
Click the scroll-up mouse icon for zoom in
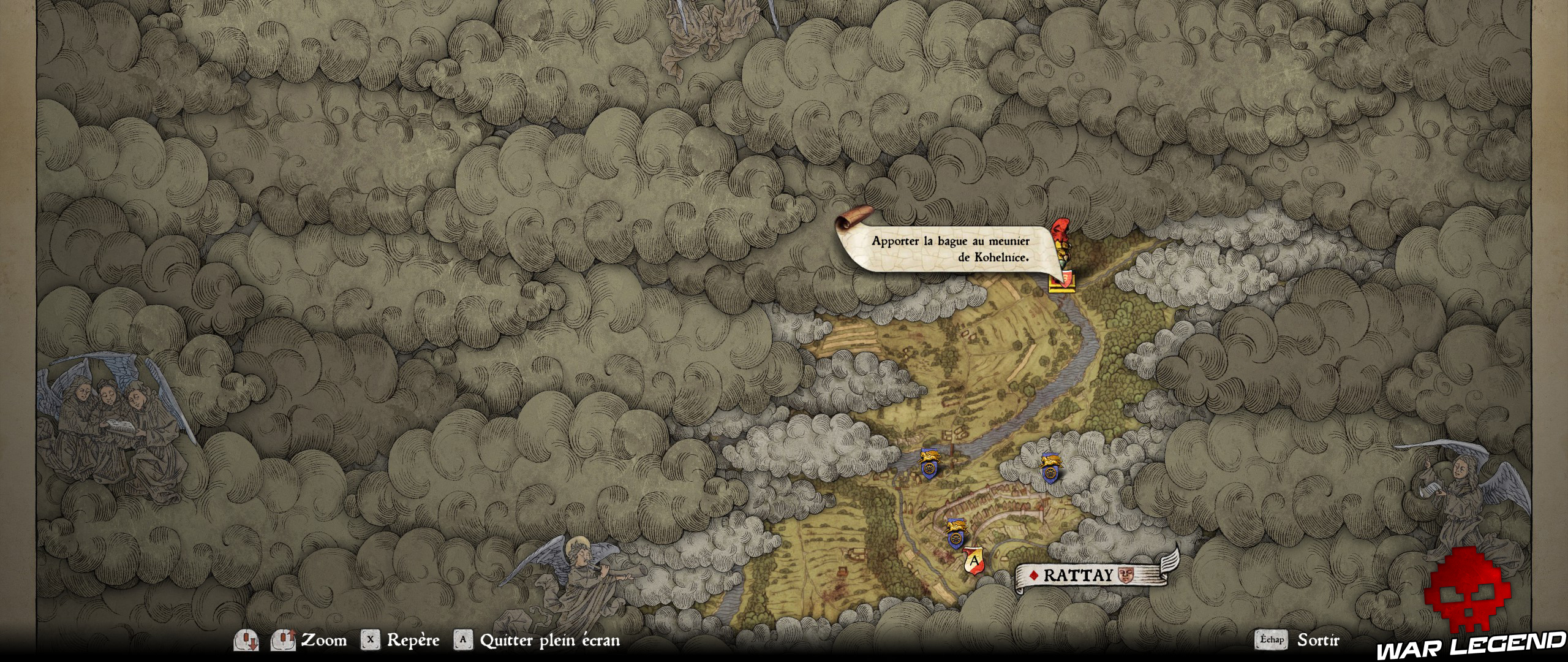click(x=284, y=640)
